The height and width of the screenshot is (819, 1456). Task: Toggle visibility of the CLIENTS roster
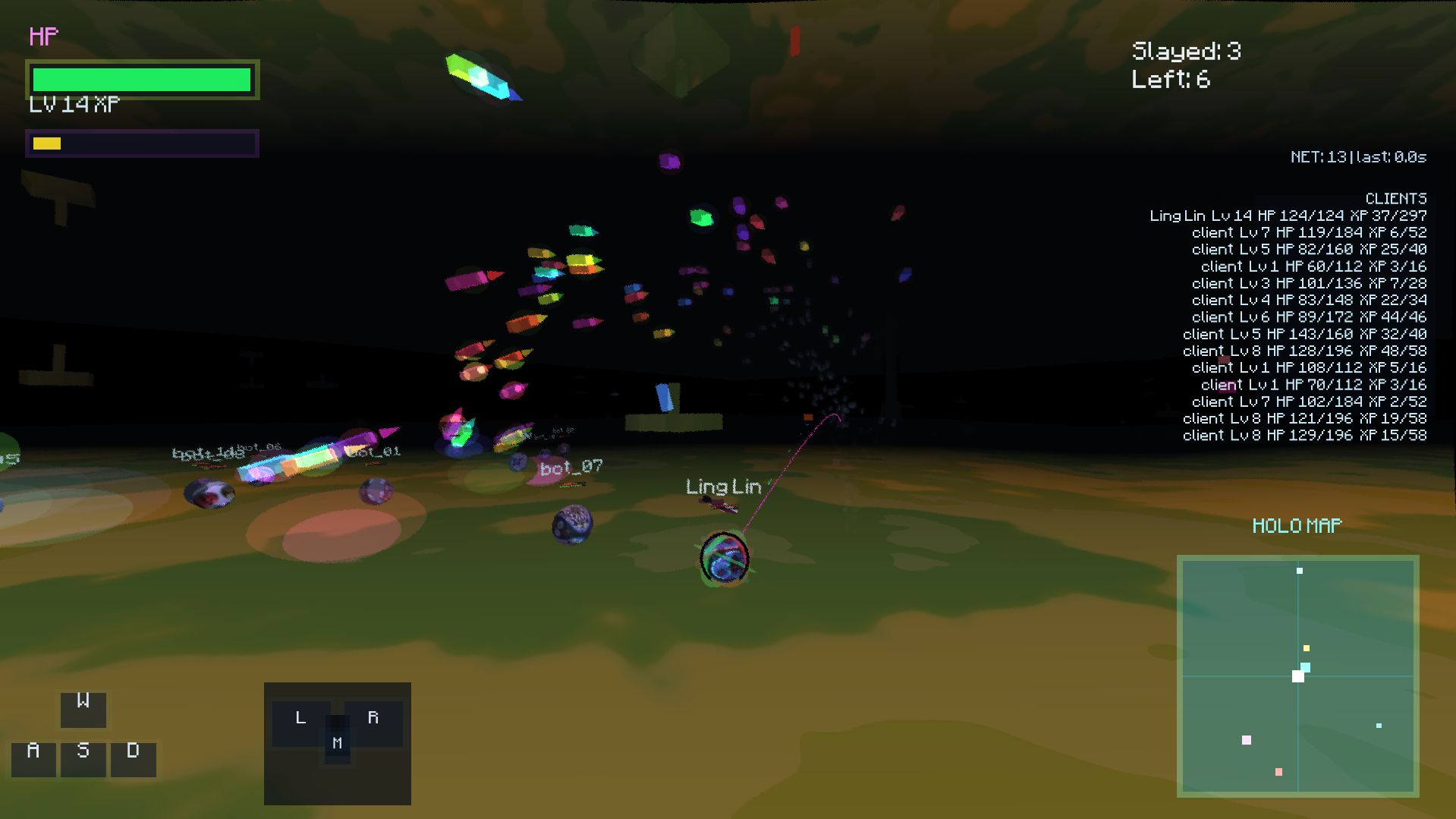1396,197
